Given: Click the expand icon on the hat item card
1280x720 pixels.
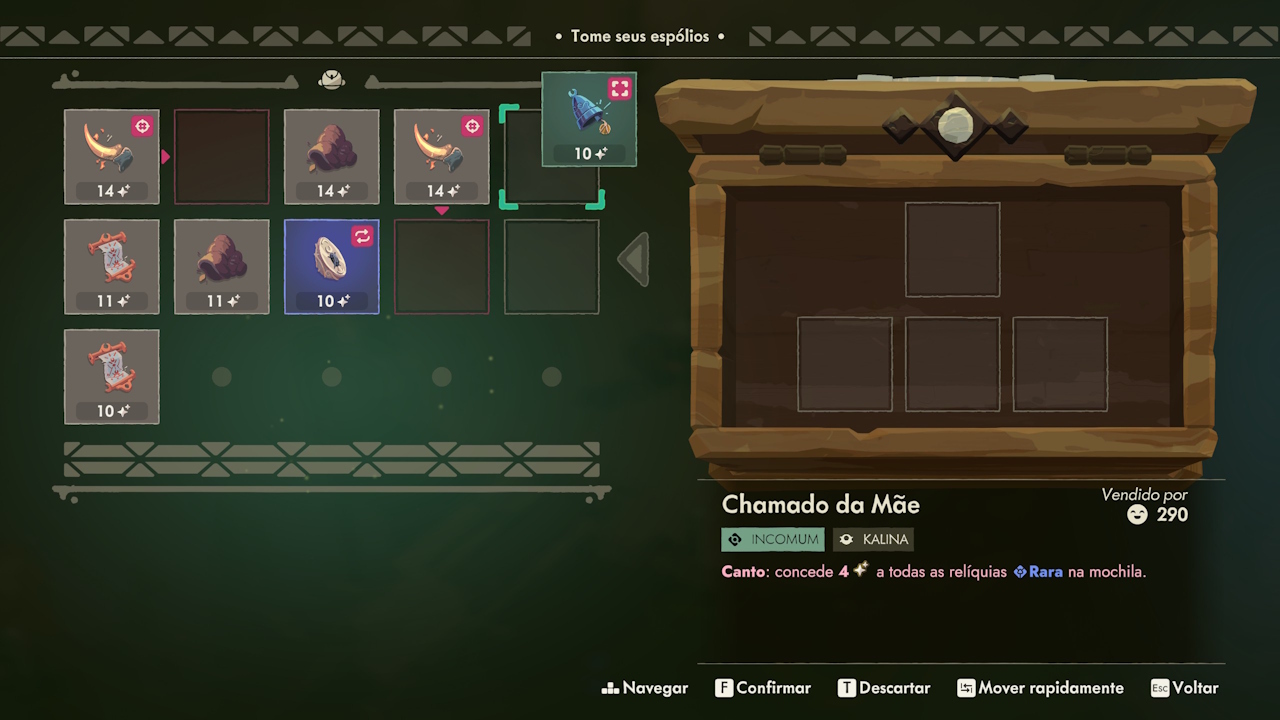Looking at the screenshot, I should pos(620,88).
